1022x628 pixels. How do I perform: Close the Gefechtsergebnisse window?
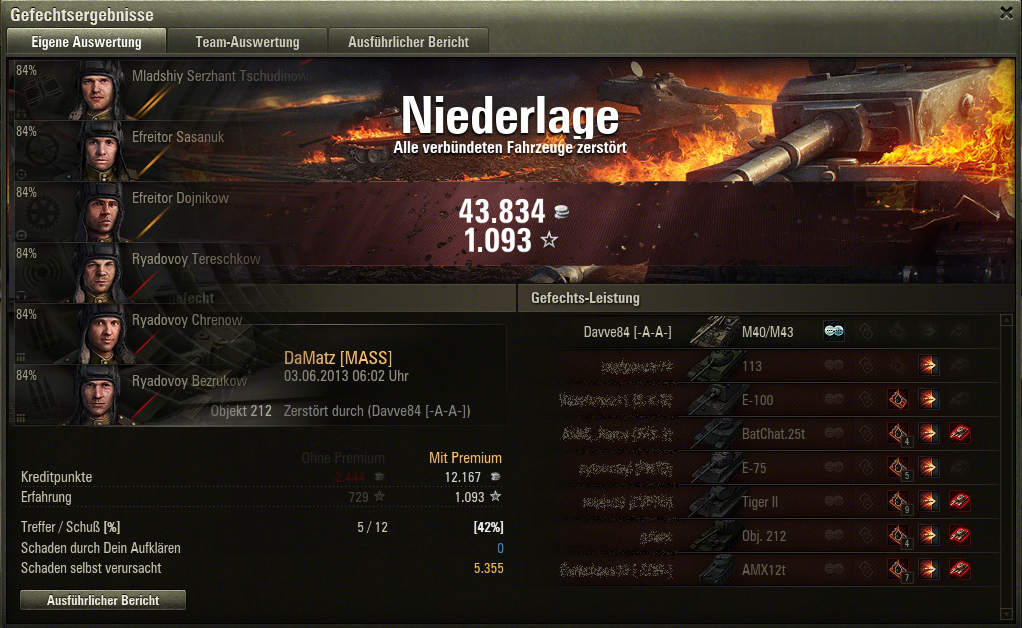pos(1005,13)
